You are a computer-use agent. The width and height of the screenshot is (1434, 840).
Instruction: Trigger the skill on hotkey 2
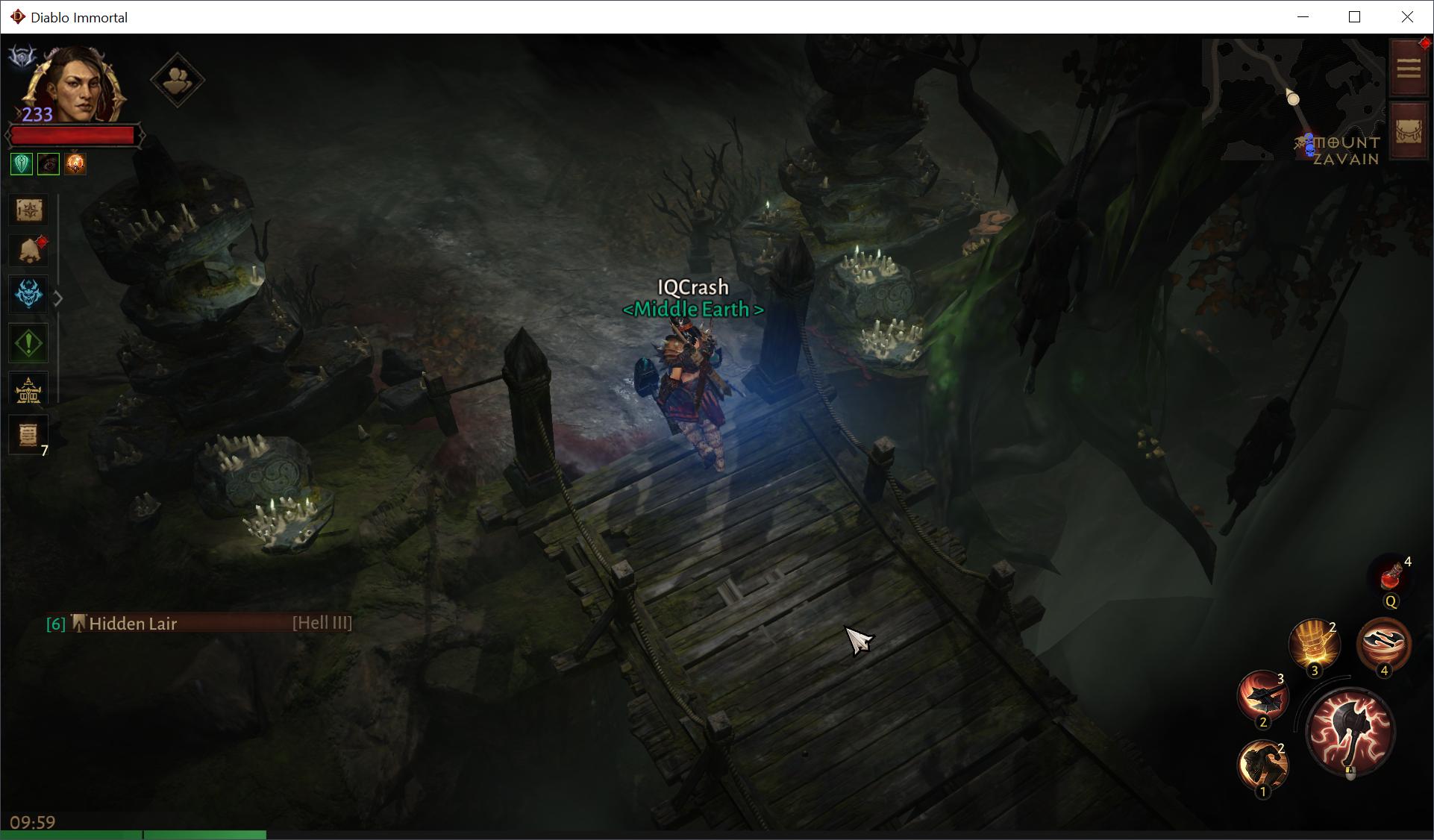pos(1264,698)
